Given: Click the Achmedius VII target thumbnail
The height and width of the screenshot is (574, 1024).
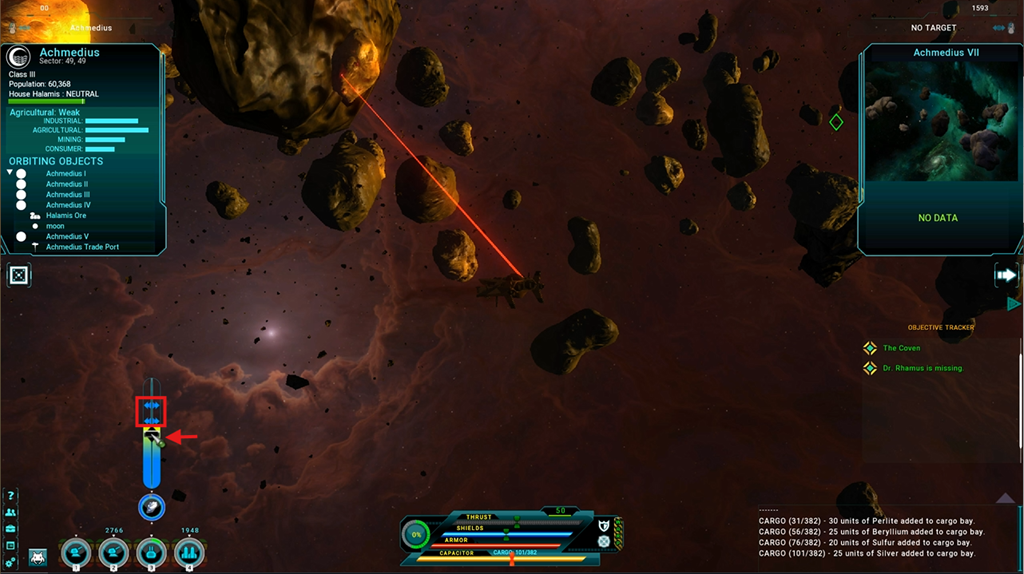Looking at the screenshot, I should click(x=938, y=121).
